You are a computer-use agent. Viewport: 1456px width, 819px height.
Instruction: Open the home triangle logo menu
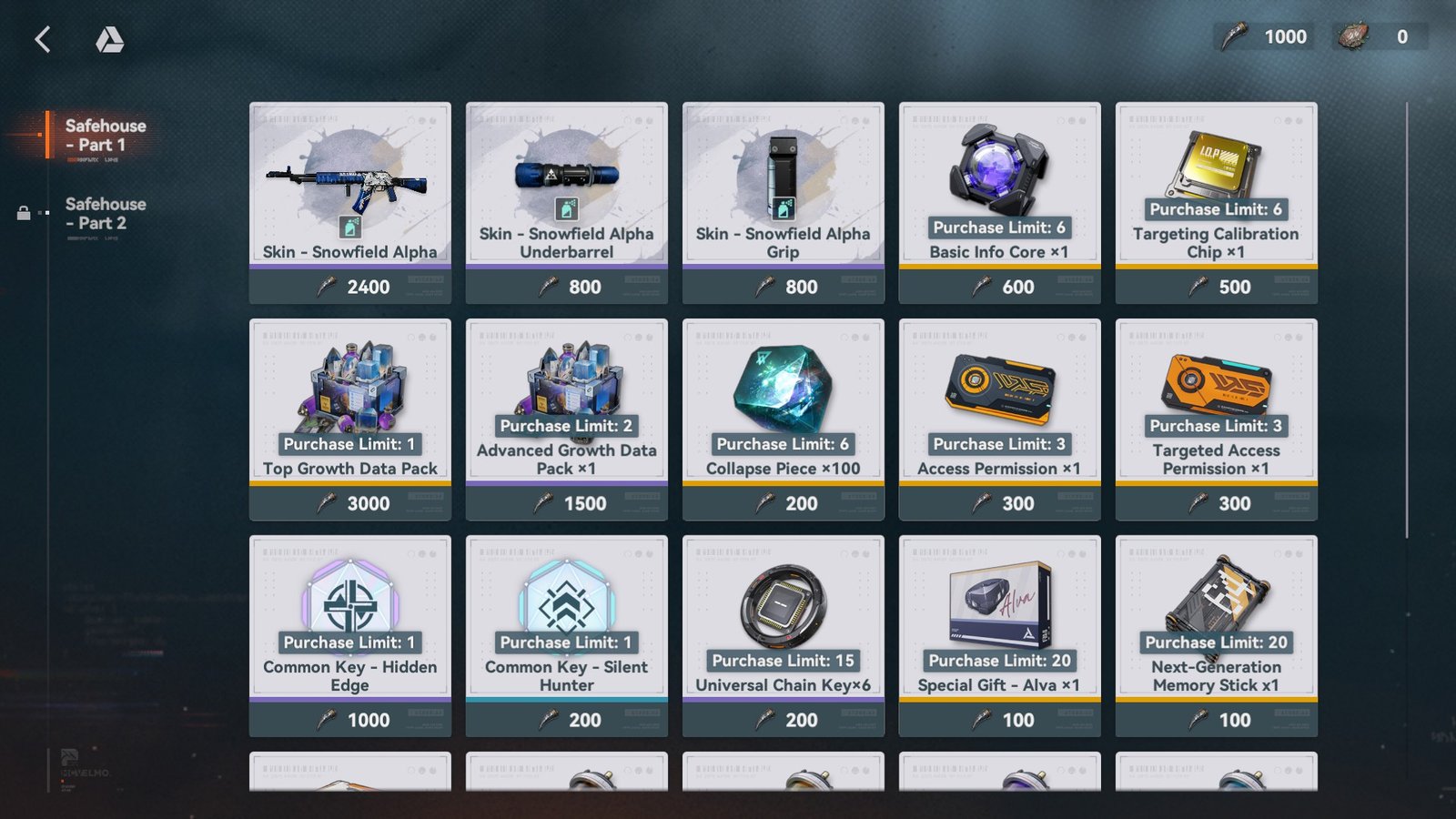pyautogui.click(x=109, y=39)
